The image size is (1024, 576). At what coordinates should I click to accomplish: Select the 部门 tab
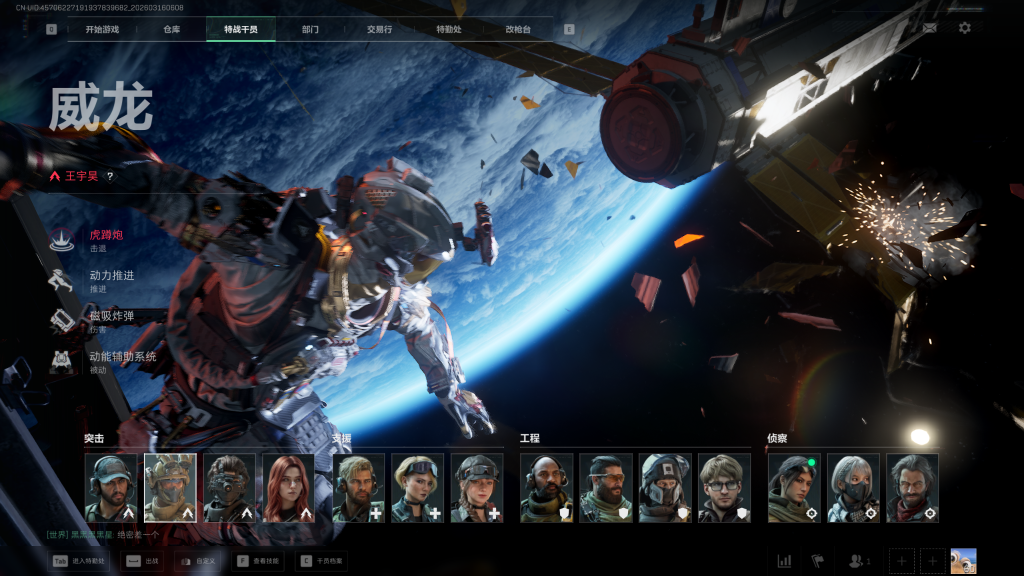(310, 29)
